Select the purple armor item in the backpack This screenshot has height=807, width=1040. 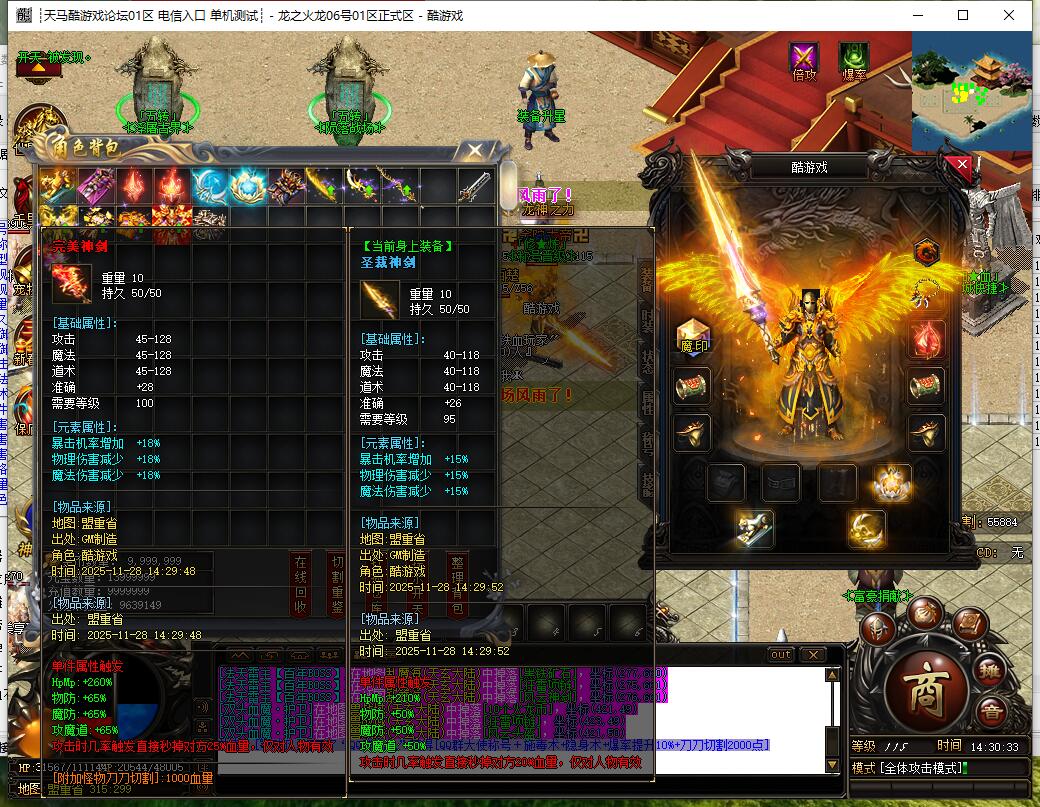(96, 185)
